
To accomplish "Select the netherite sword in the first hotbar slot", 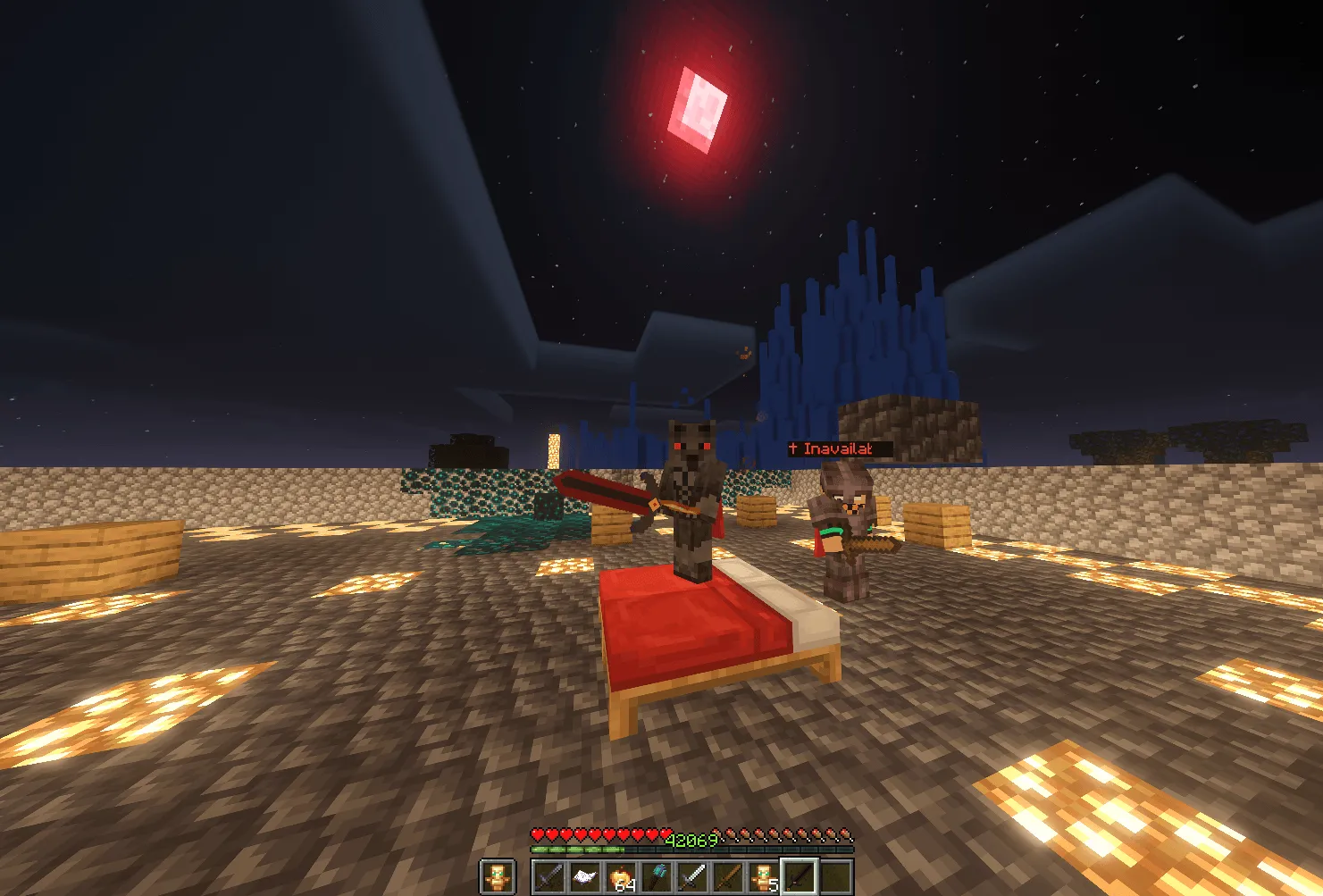I will [x=548, y=876].
